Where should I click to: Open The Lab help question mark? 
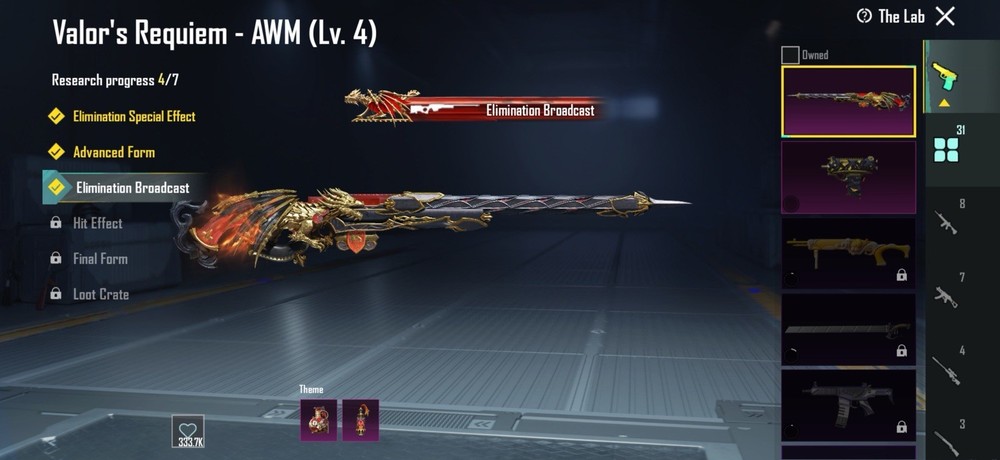(x=865, y=16)
